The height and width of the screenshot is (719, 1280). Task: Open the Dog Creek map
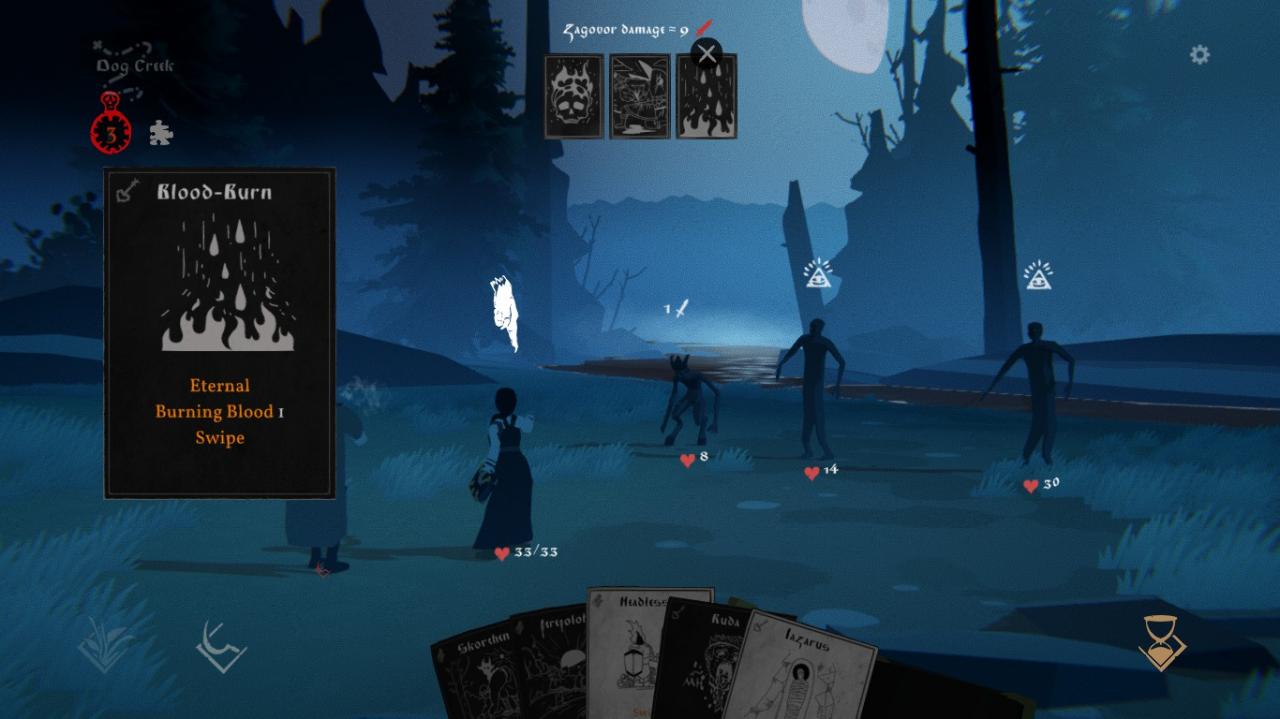coord(134,60)
